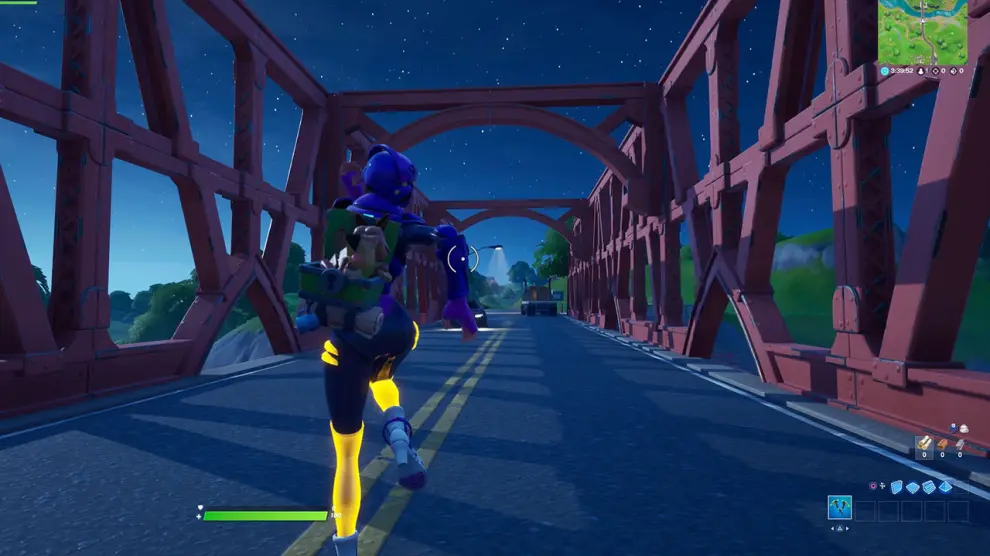990x556 pixels.
Task: Select the wood material icon
Action: click(924, 443)
